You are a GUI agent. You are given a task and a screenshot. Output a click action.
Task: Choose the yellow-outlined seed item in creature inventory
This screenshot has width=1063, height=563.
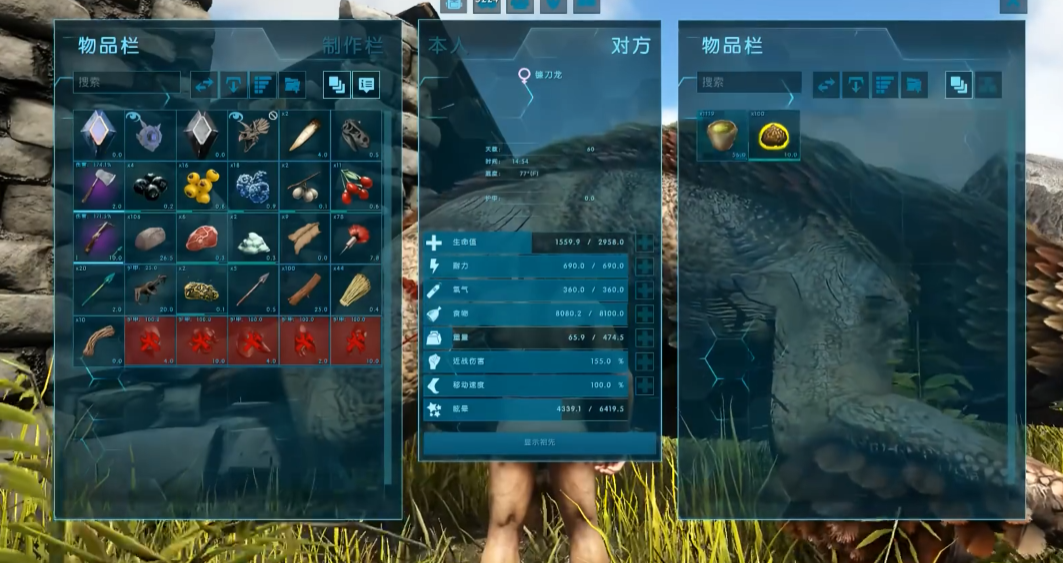click(x=773, y=136)
